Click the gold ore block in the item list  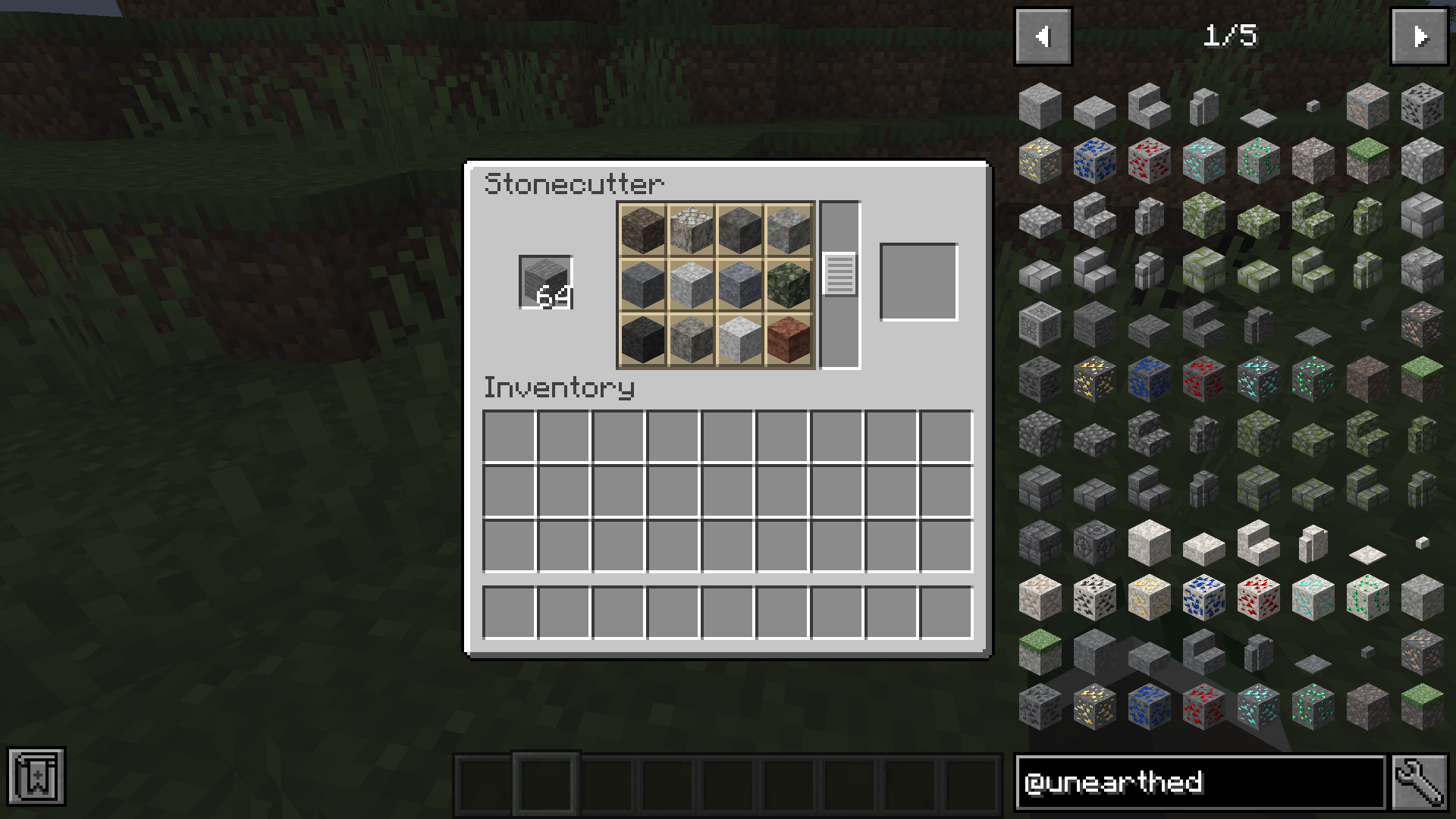coord(1041,161)
